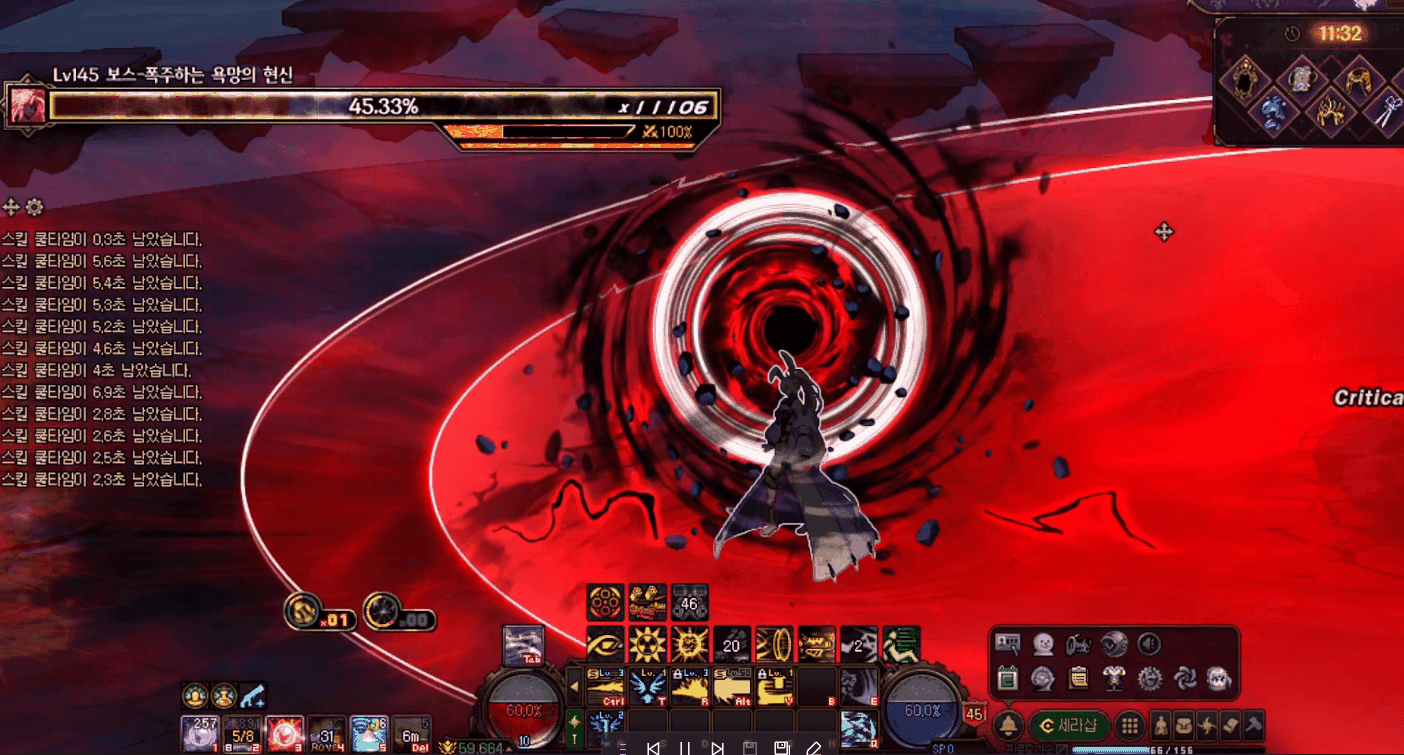Open the clipboard quest list icon
Screen dimensions: 1404x755
coord(1078,679)
